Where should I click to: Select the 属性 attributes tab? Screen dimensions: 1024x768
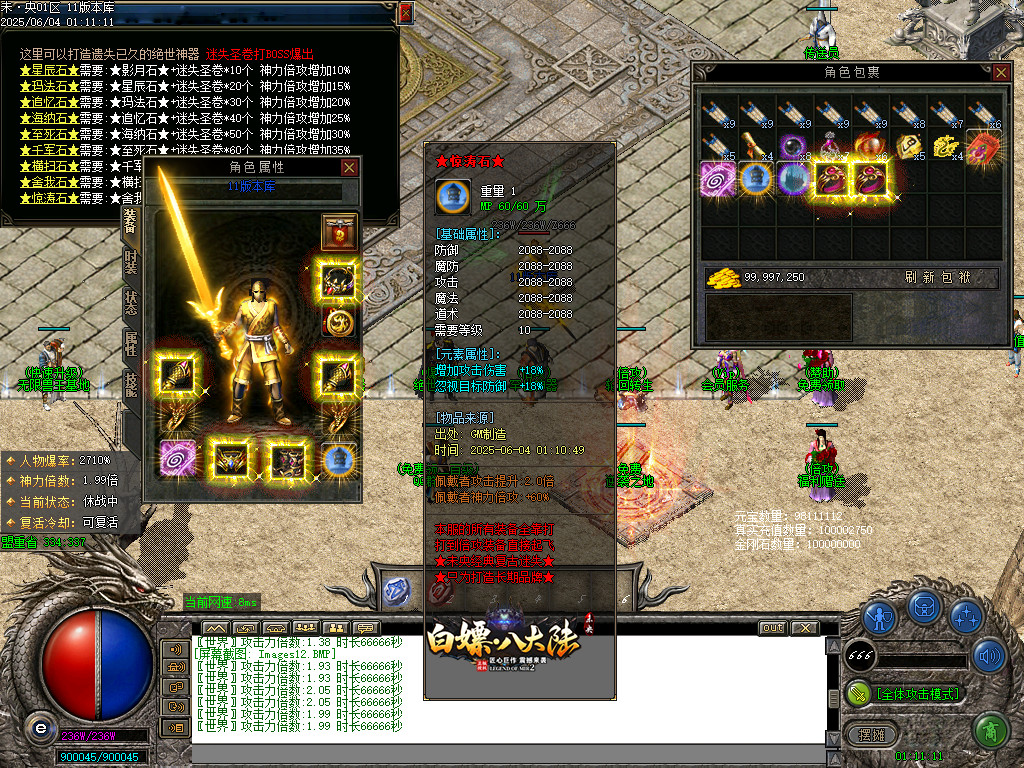(x=131, y=344)
